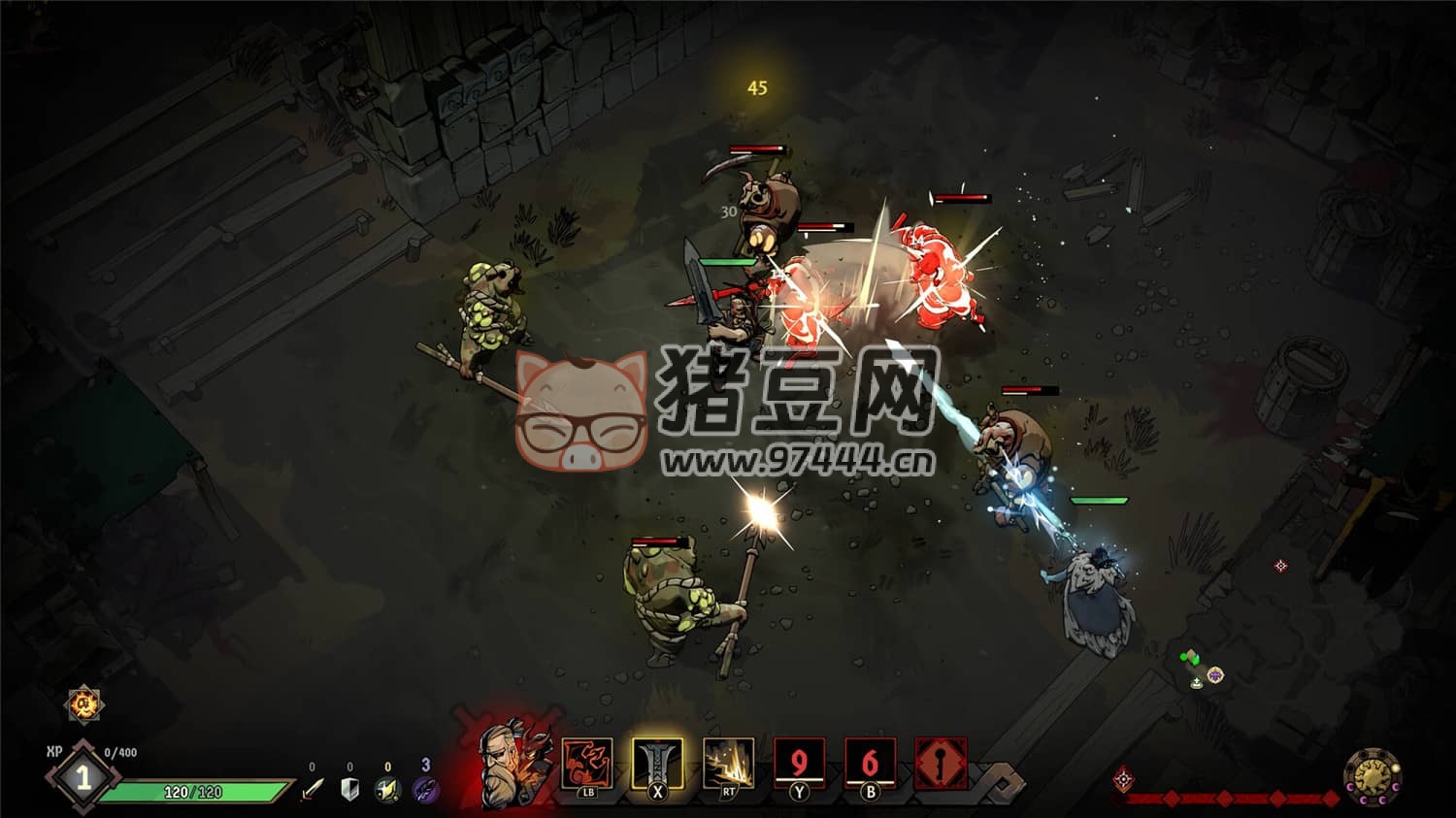Viewport: 1456px width, 818px height.
Task: Open the small minimap
Action: pos(1204,671)
